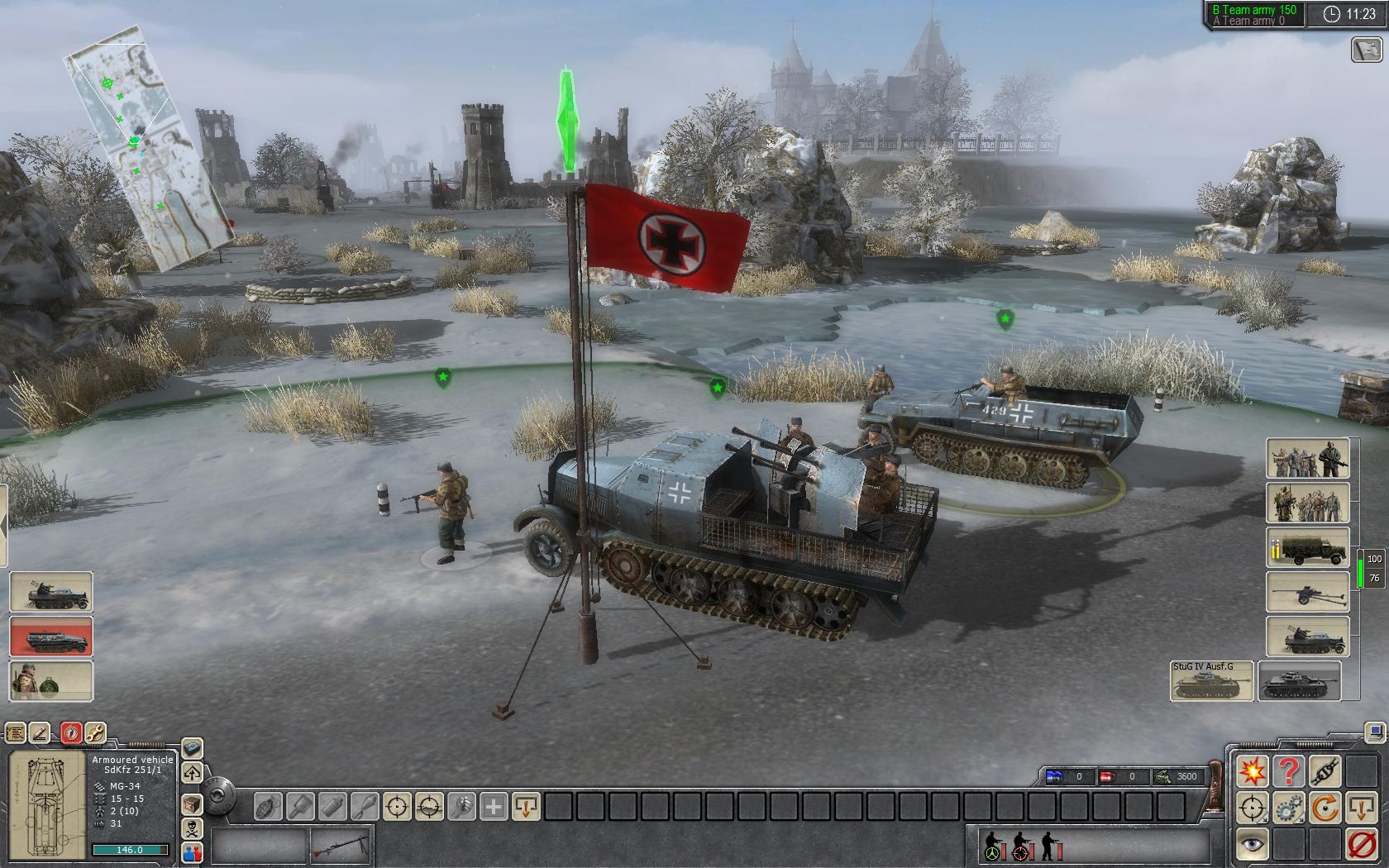
Task: Click the vehicle health bar showing 146.0
Action: coord(129,849)
